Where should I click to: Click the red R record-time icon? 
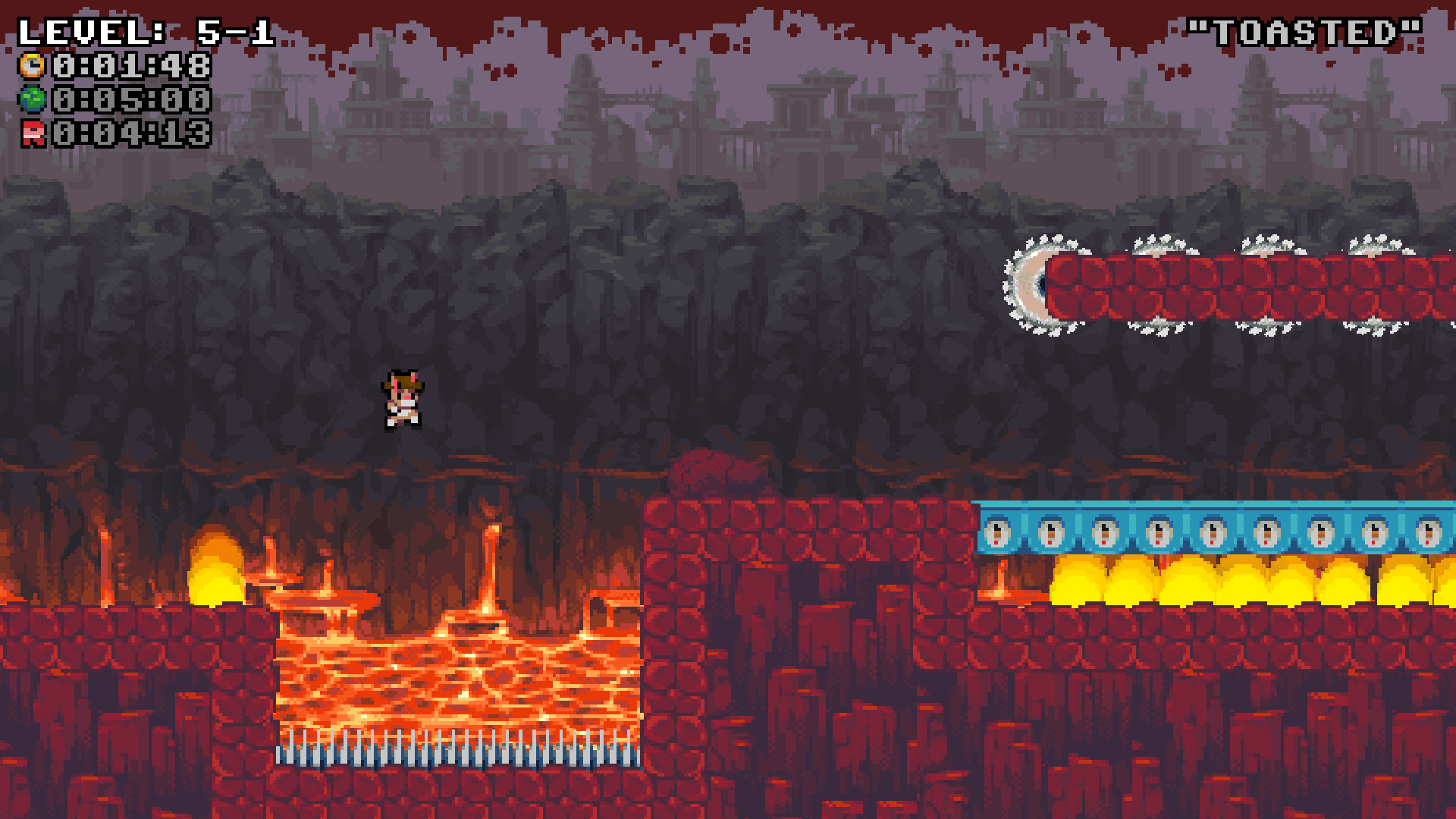tap(31, 133)
